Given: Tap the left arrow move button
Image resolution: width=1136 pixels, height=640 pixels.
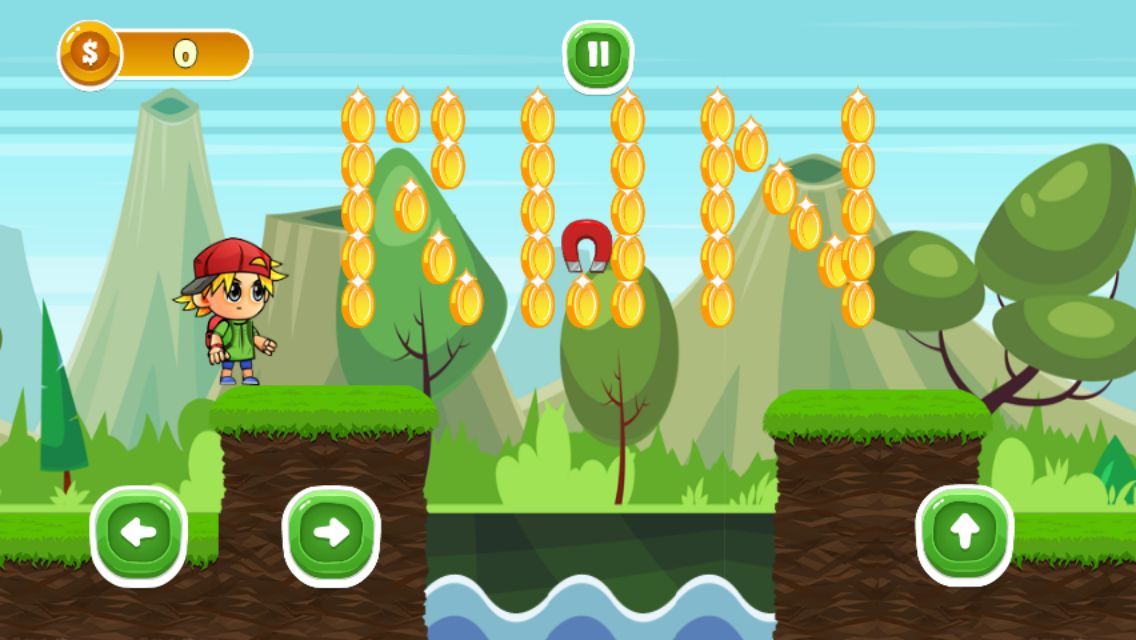Looking at the screenshot, I should pyautogui.click(x=139, y=534).
